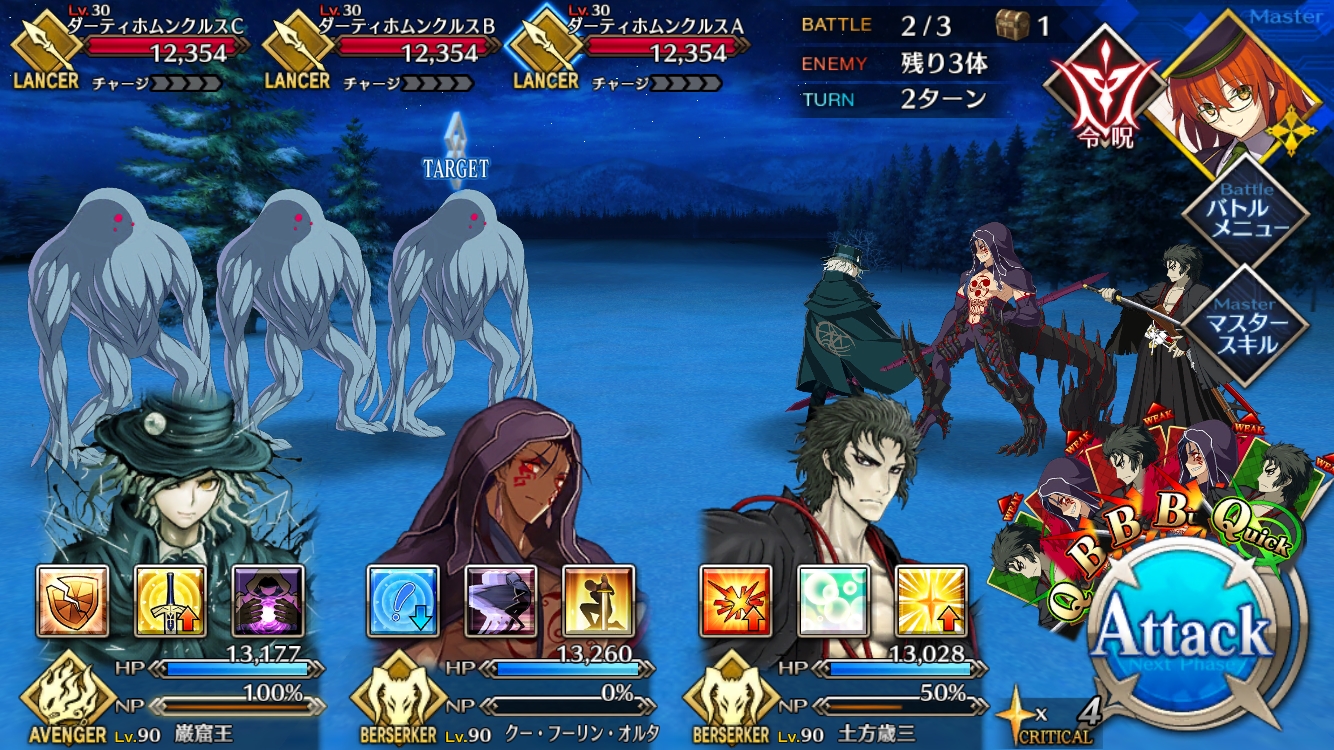Use the pale green bubbles skill
The height and width of the screenshot is (750, 1334).
point(833,601)
